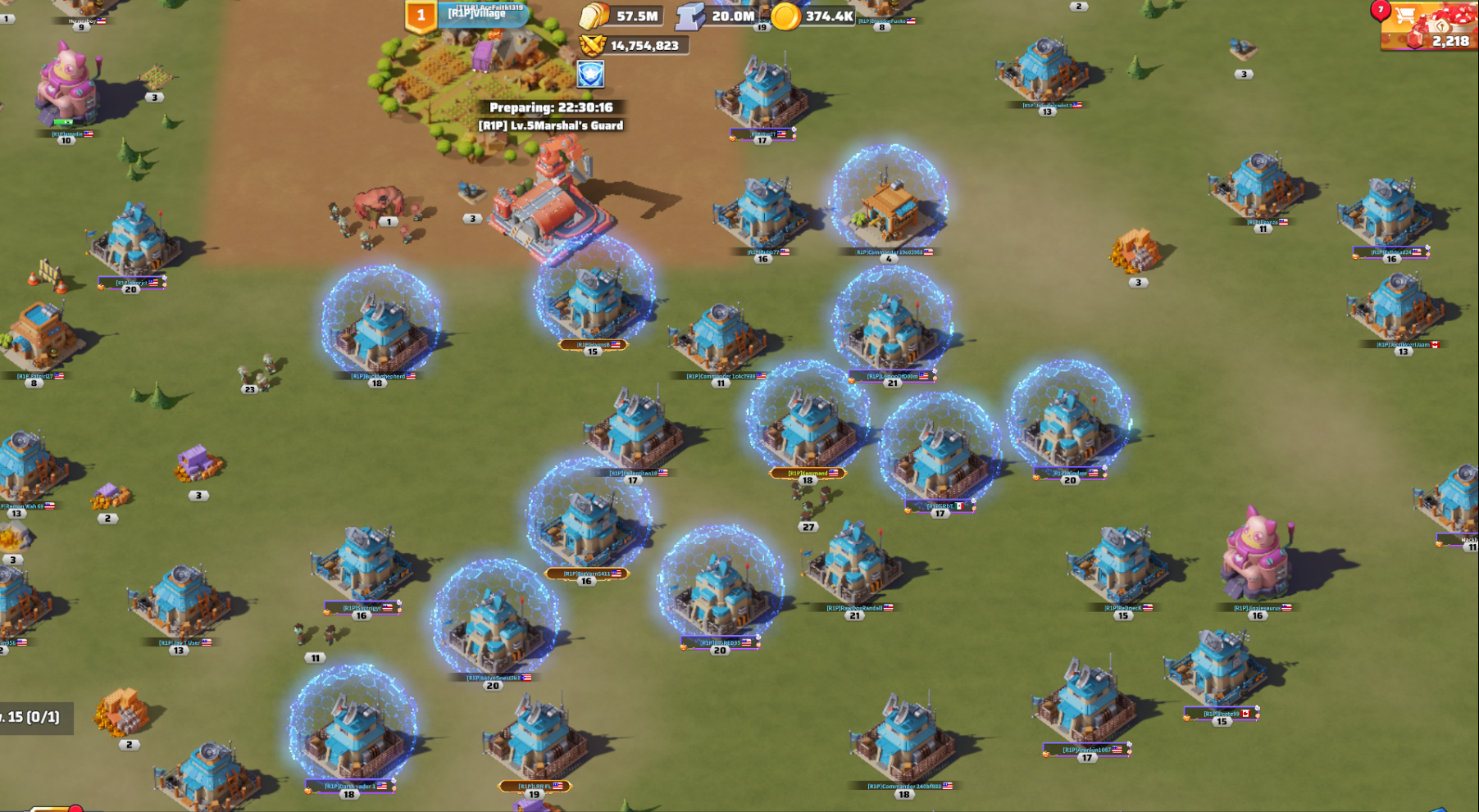This screenshot has height=812, width=1479.
Task: Open the level 1 player badge
Action: (x=421, y=16)
